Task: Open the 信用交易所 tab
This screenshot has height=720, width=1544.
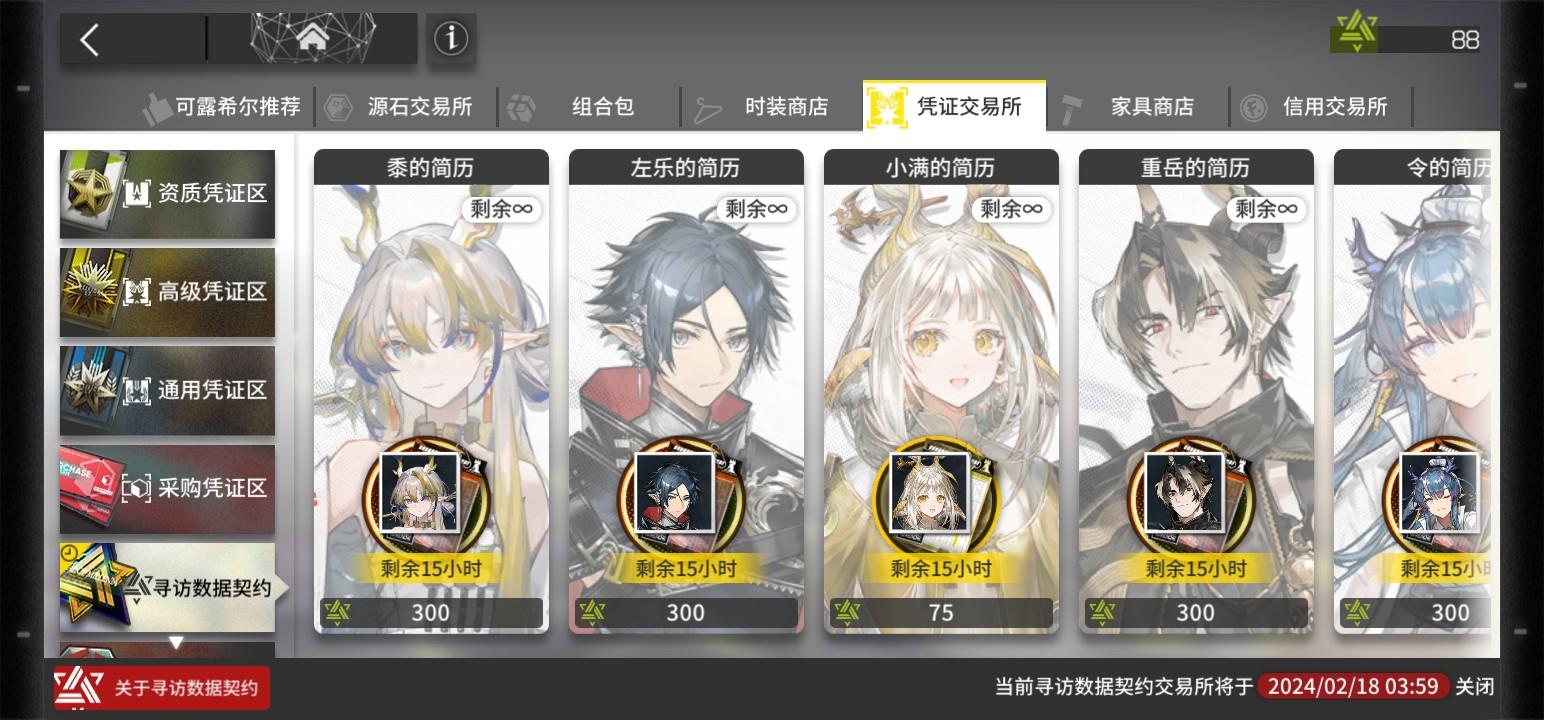Action: point(1334,107)
